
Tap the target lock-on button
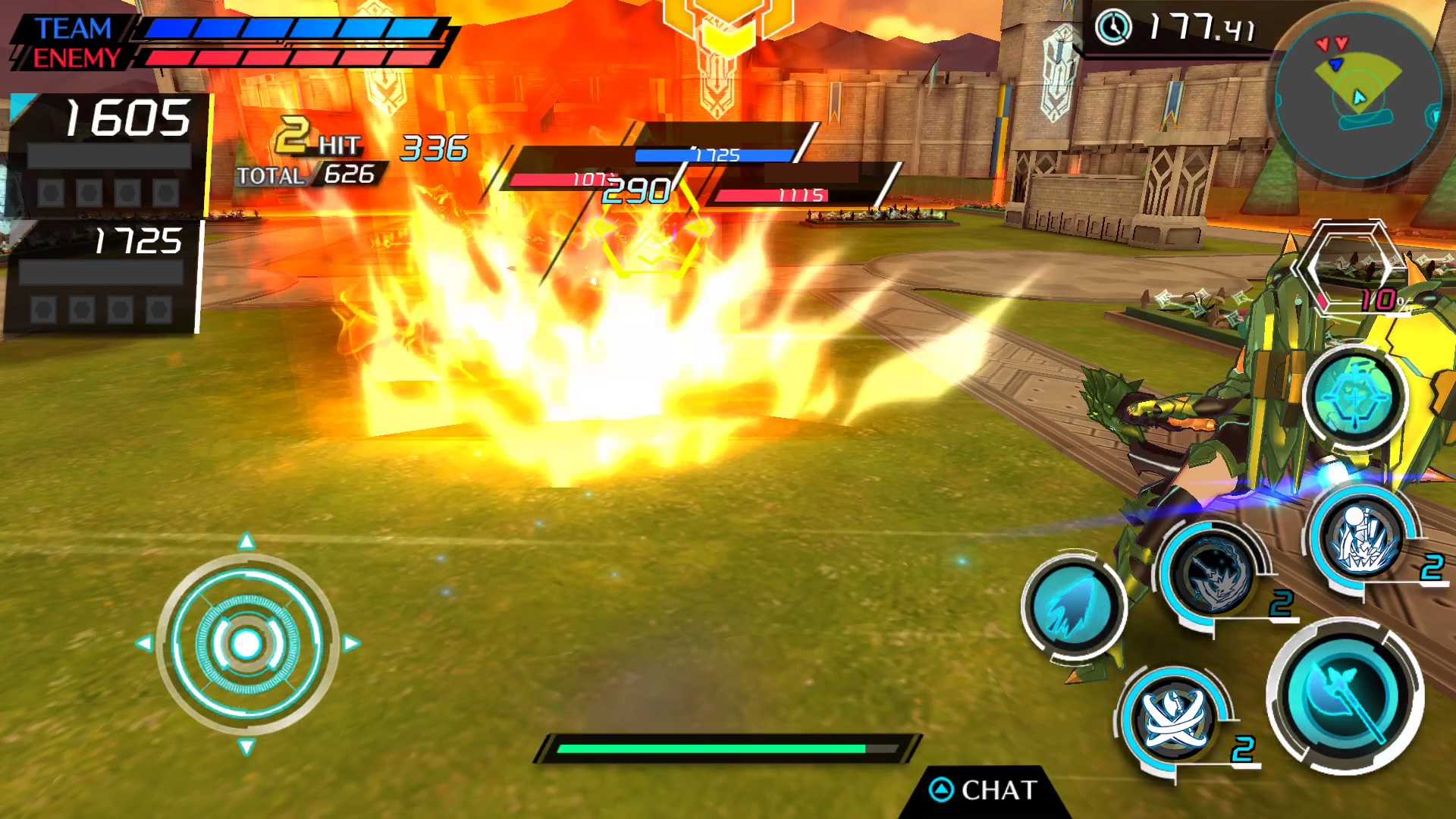[x=1355, y=397]
